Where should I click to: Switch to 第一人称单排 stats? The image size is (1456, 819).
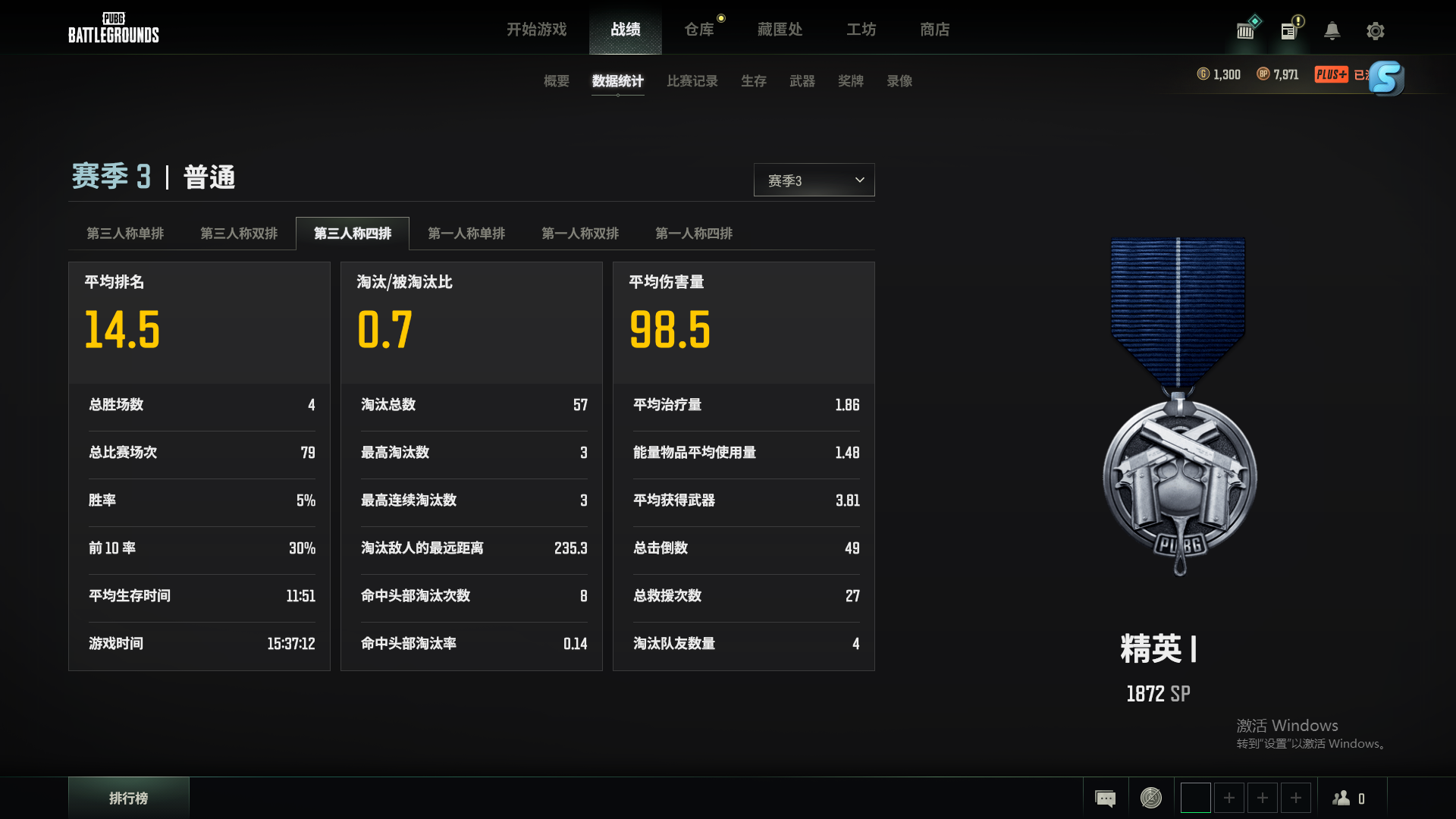pyautogui.click(x=466, y=234)
